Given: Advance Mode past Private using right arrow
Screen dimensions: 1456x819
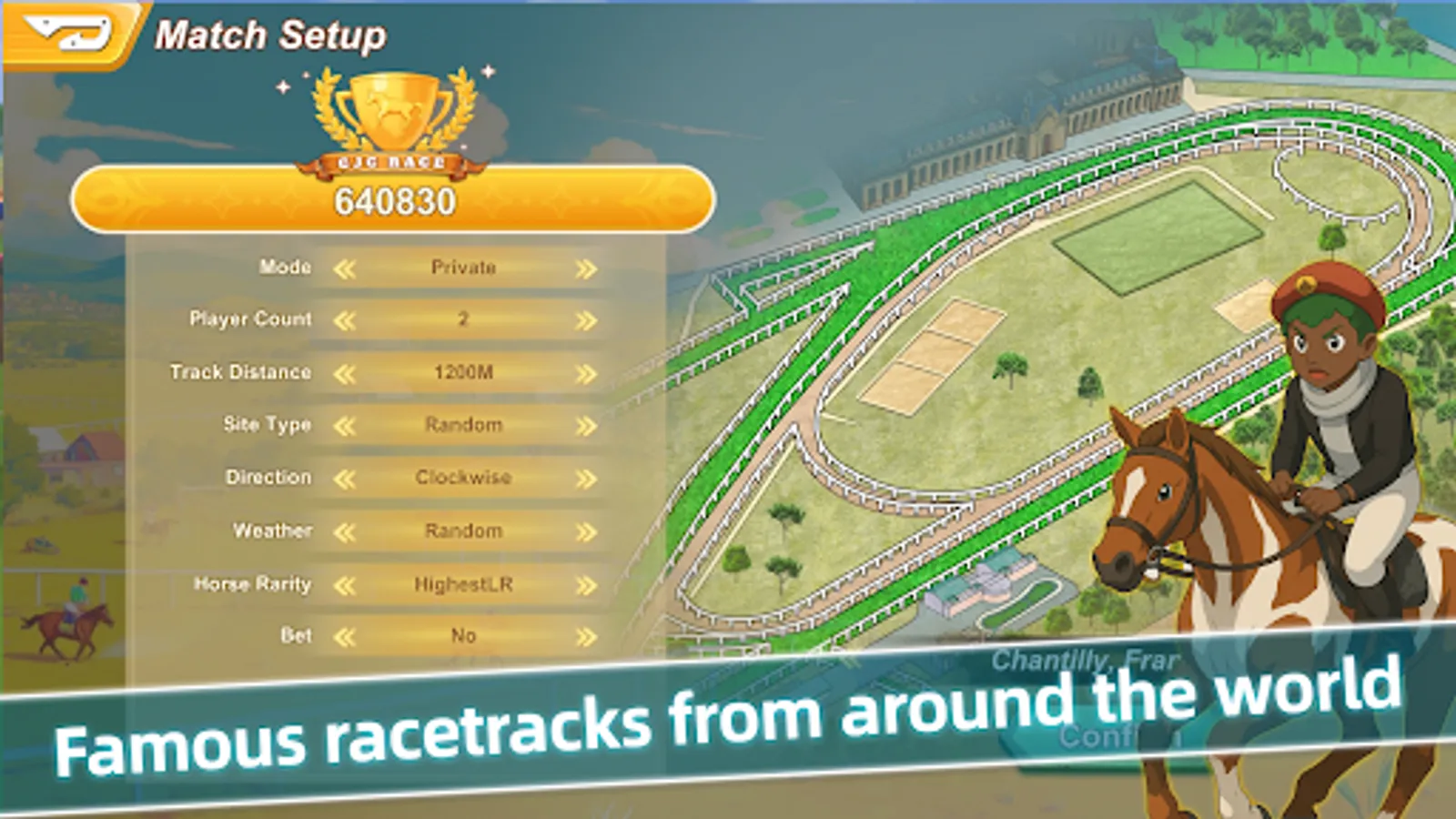Looking at the screenshot, I should [x=585, y=267].
